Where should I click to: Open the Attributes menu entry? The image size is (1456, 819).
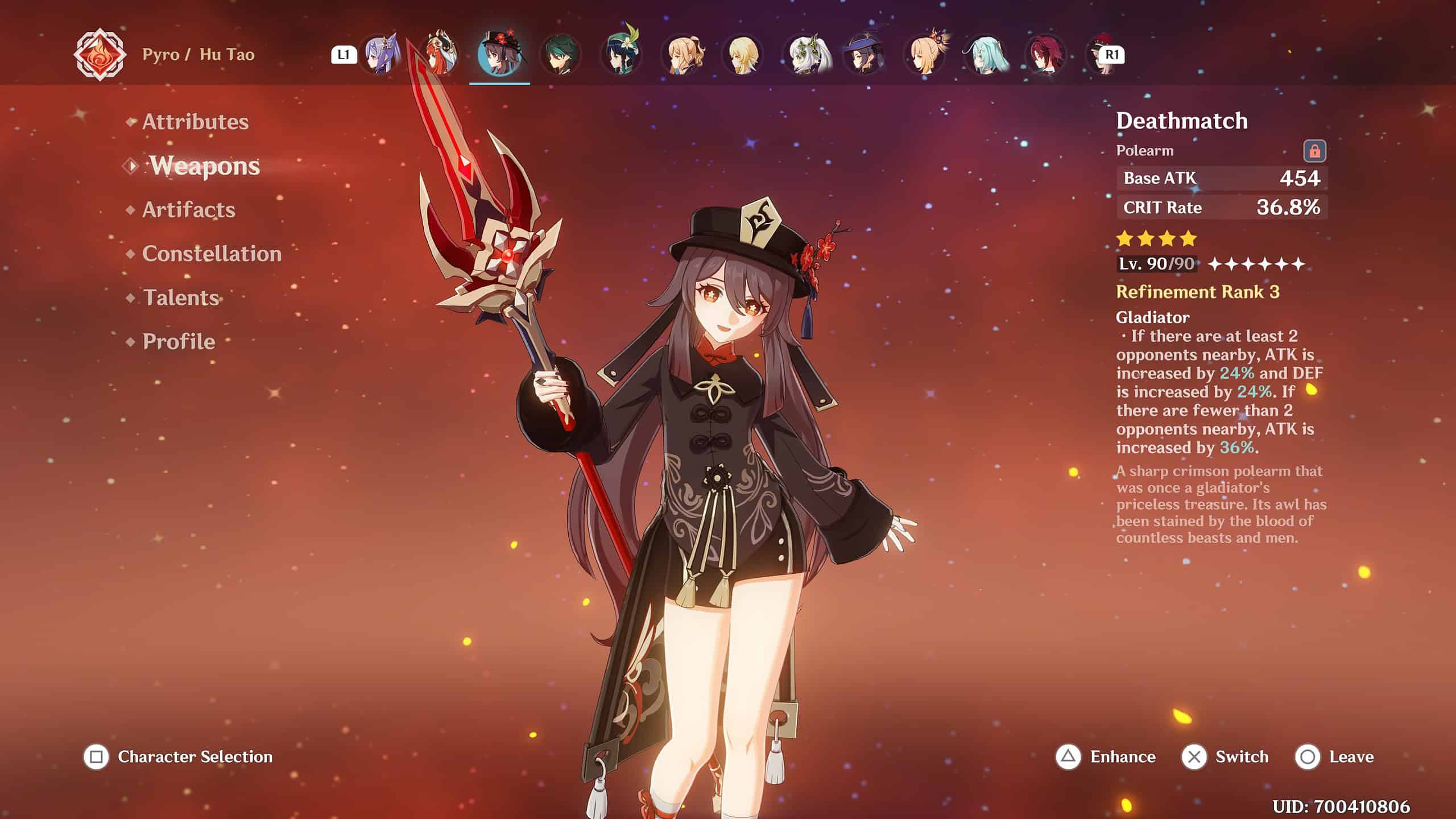click(195, 122)
